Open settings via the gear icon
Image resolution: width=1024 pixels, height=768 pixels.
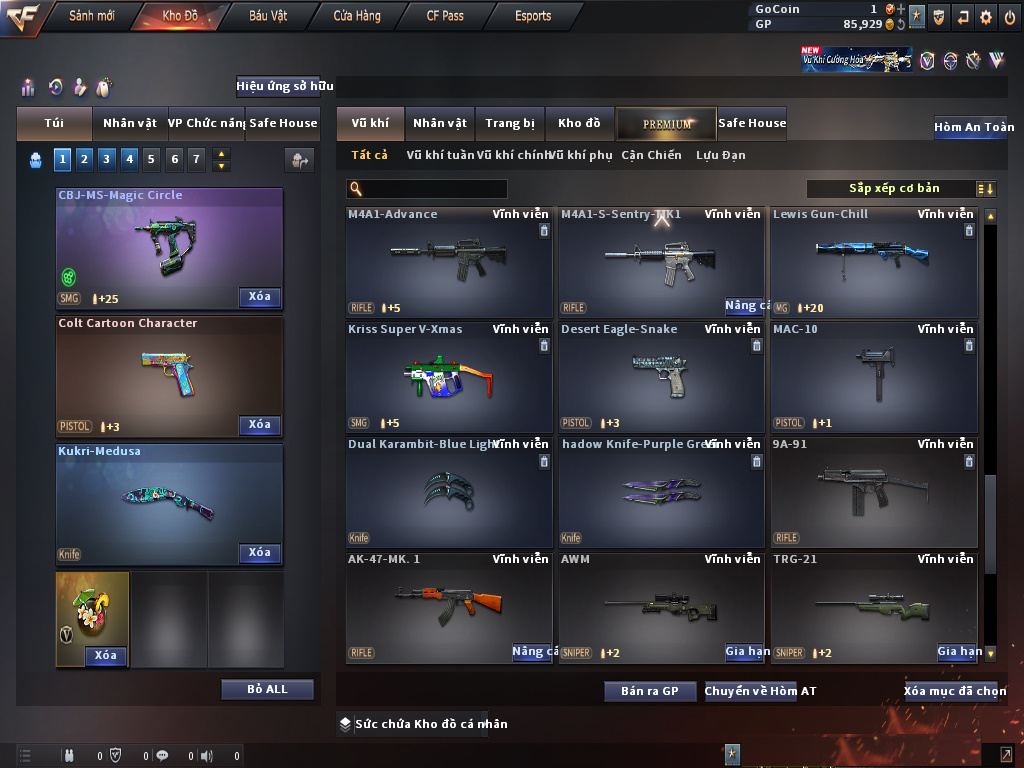tap(986, 17)
